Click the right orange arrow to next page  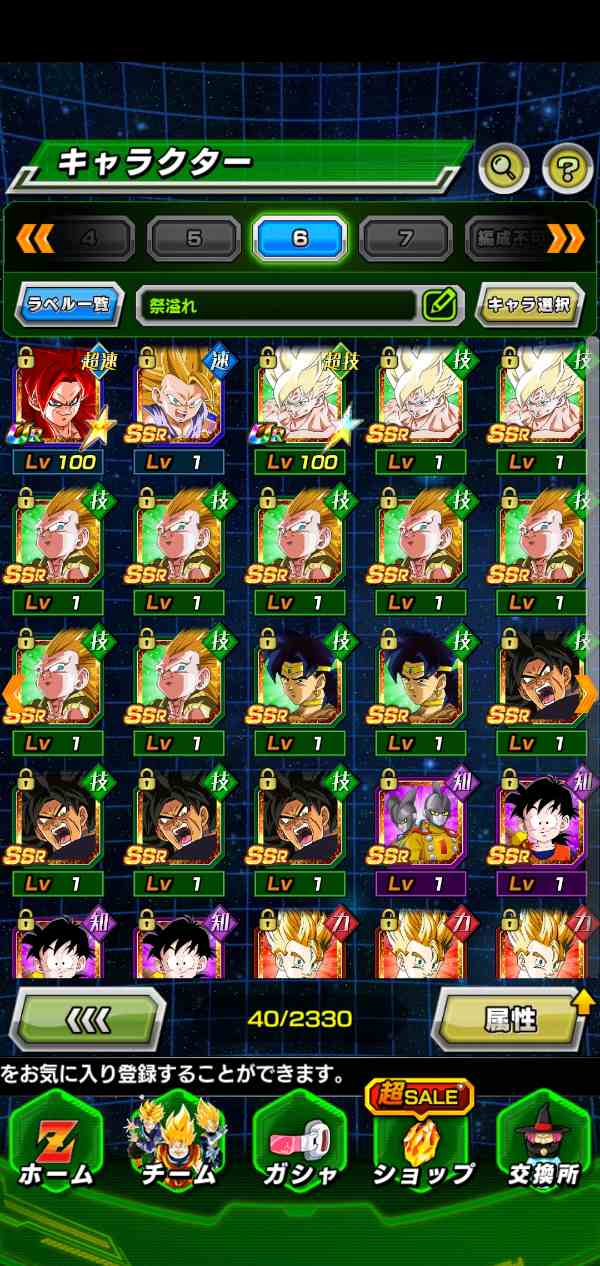click(x=587, y=692)
